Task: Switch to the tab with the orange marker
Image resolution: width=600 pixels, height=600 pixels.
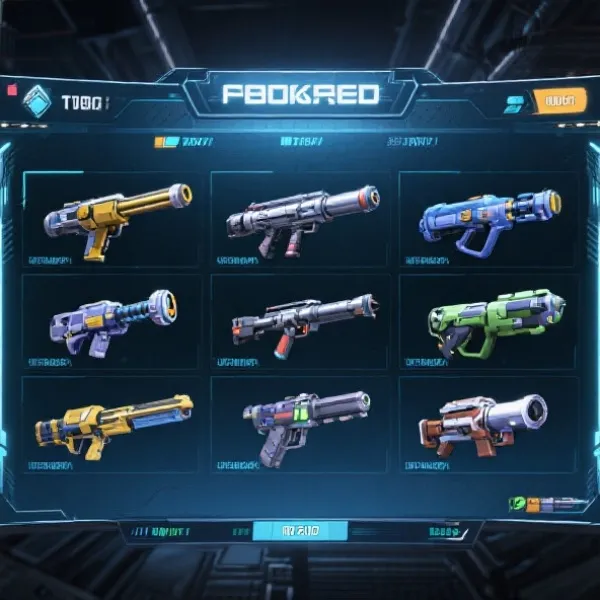Action: click(185, 143)
